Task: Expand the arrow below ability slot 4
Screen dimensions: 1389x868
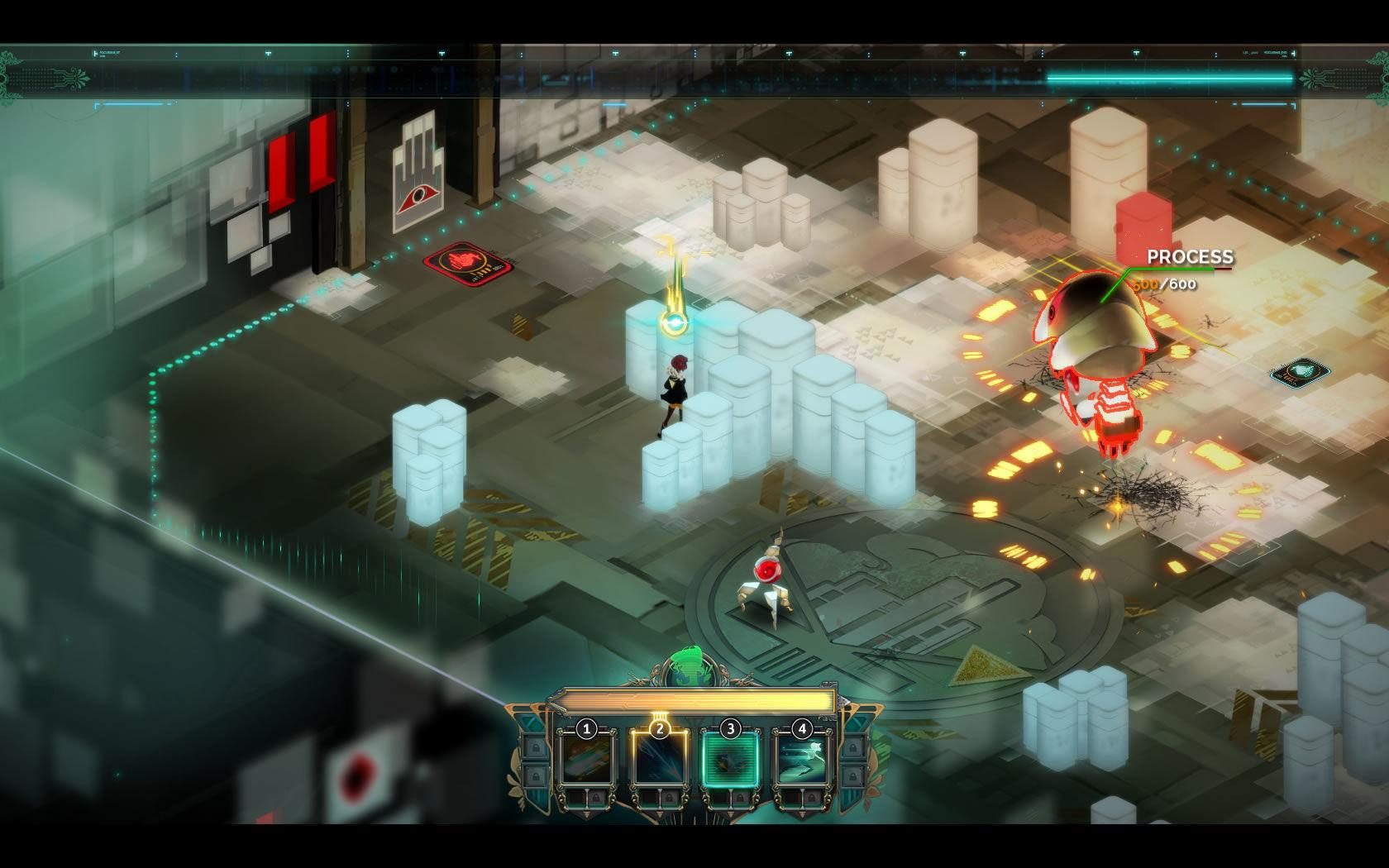Action: [x=801, y=814]
